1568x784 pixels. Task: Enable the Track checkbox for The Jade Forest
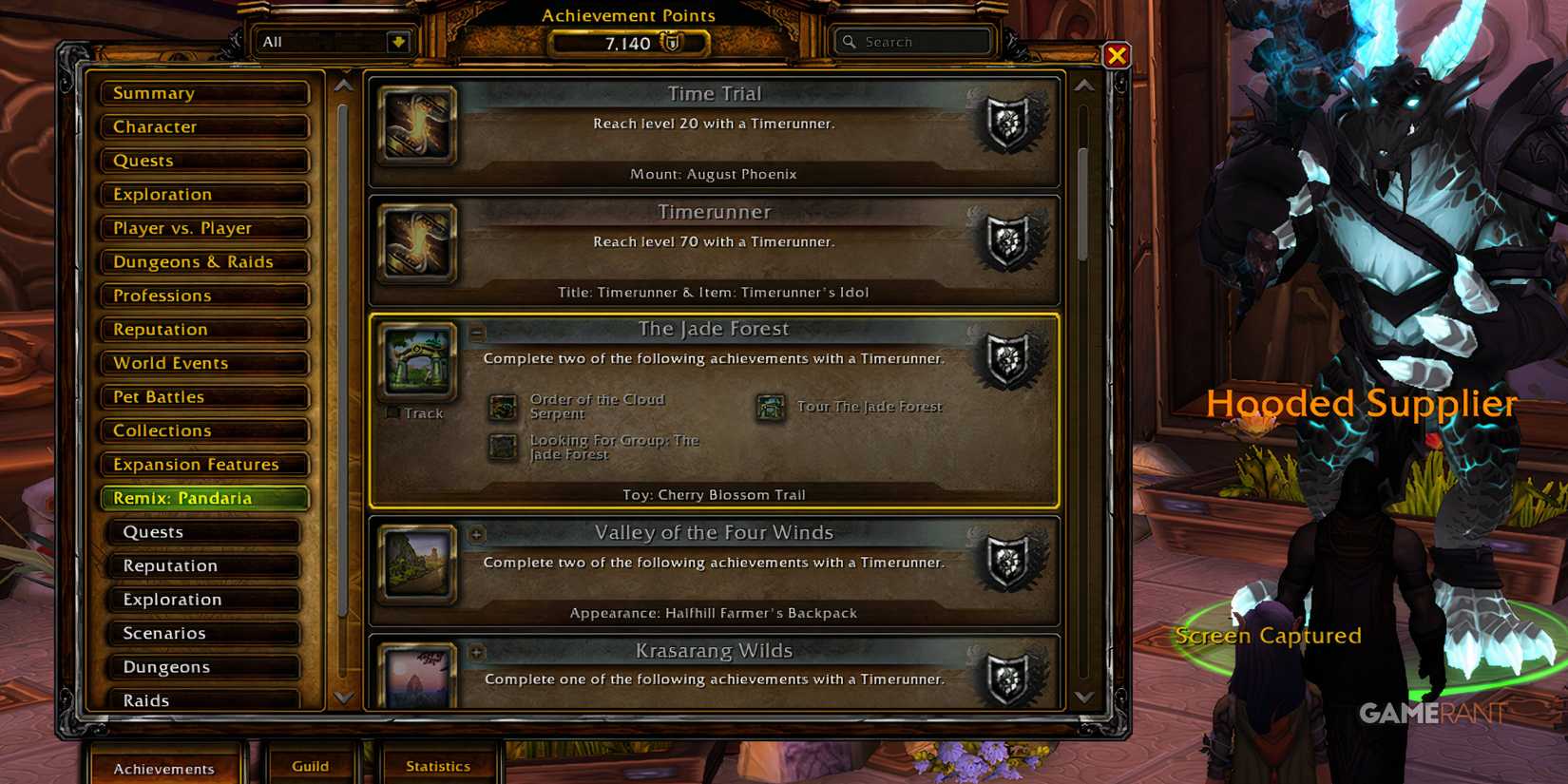pyautogui.click(x=392, y=412)
